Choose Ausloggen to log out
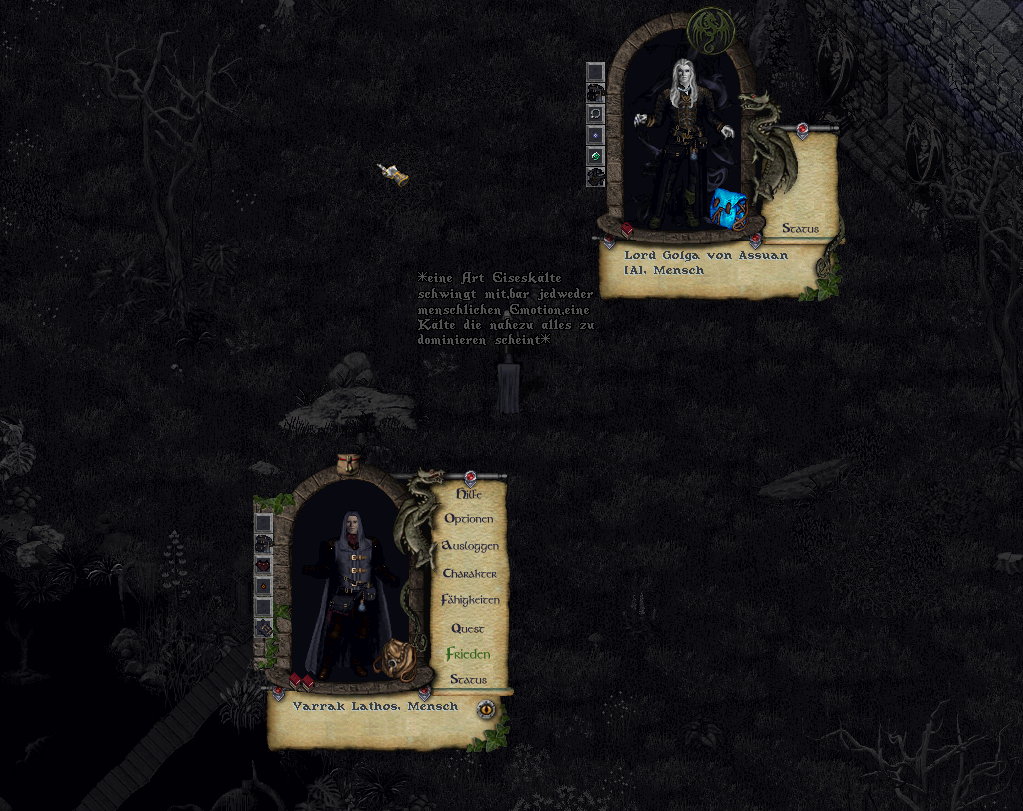Viewport: 1023px width, 811px height. pyautogui.click(x=469, y=546)
